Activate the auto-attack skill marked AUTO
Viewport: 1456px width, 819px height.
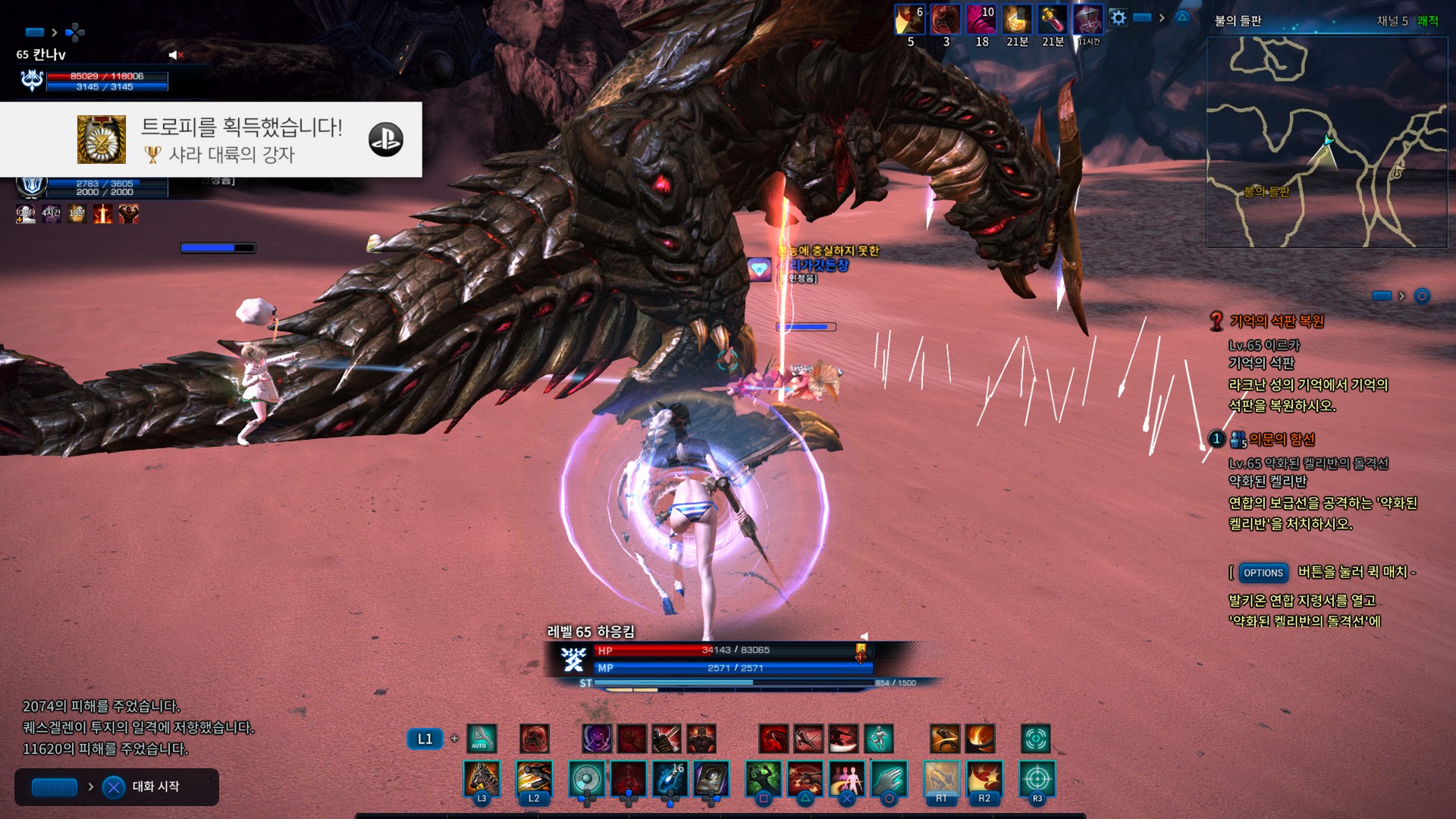481,738
